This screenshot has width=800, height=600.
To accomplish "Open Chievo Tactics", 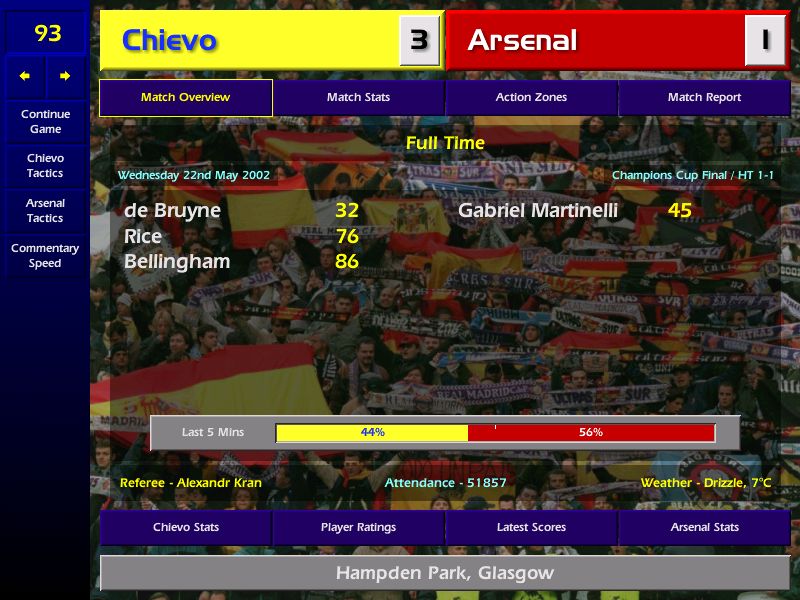I will coord(45,165).
